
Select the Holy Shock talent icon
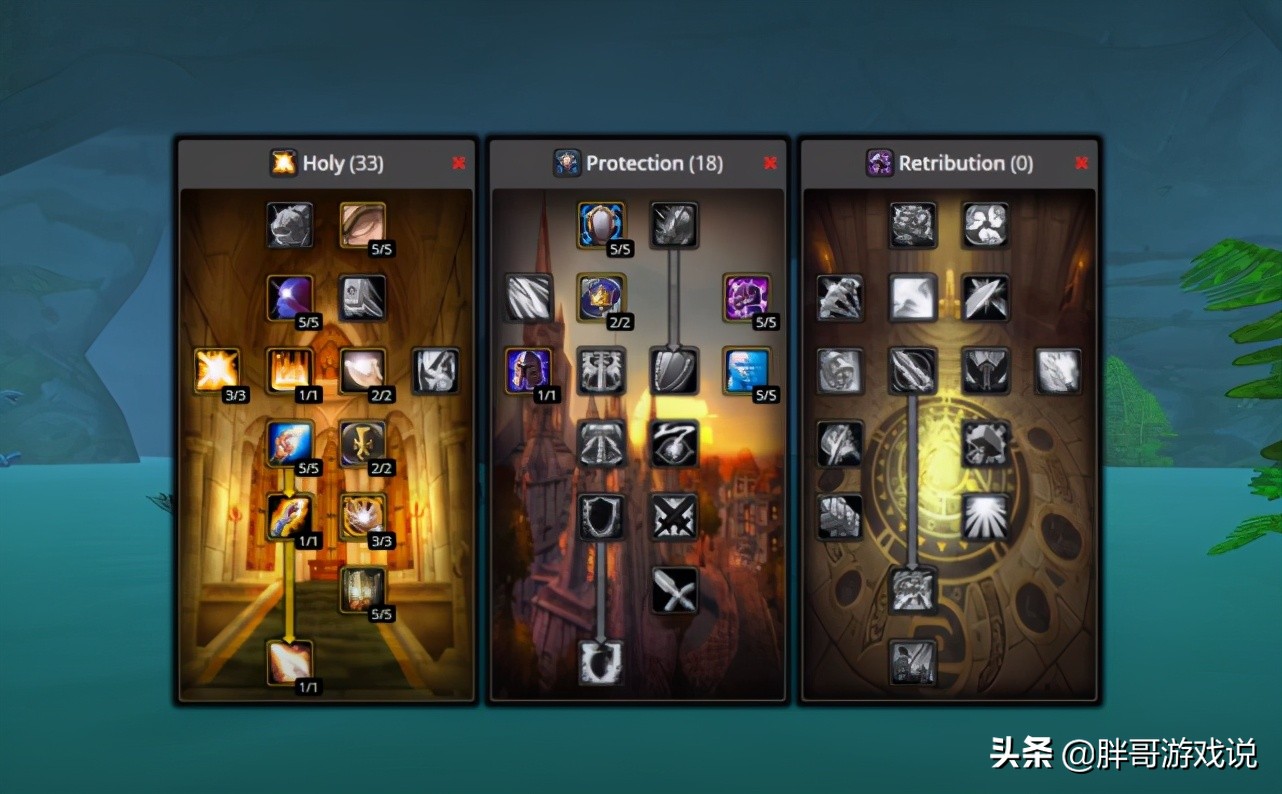(290, 663)
